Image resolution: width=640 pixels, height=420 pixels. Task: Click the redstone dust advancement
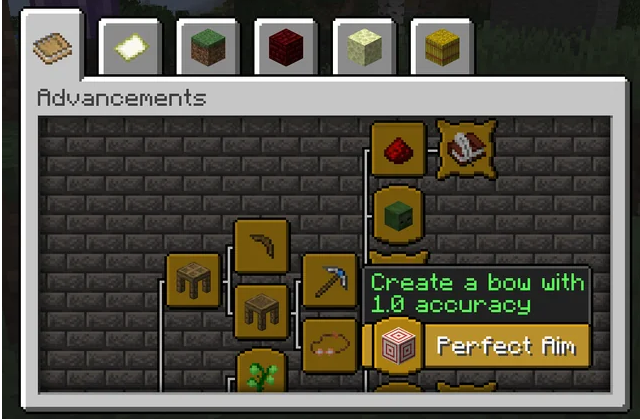coord(398,151)
